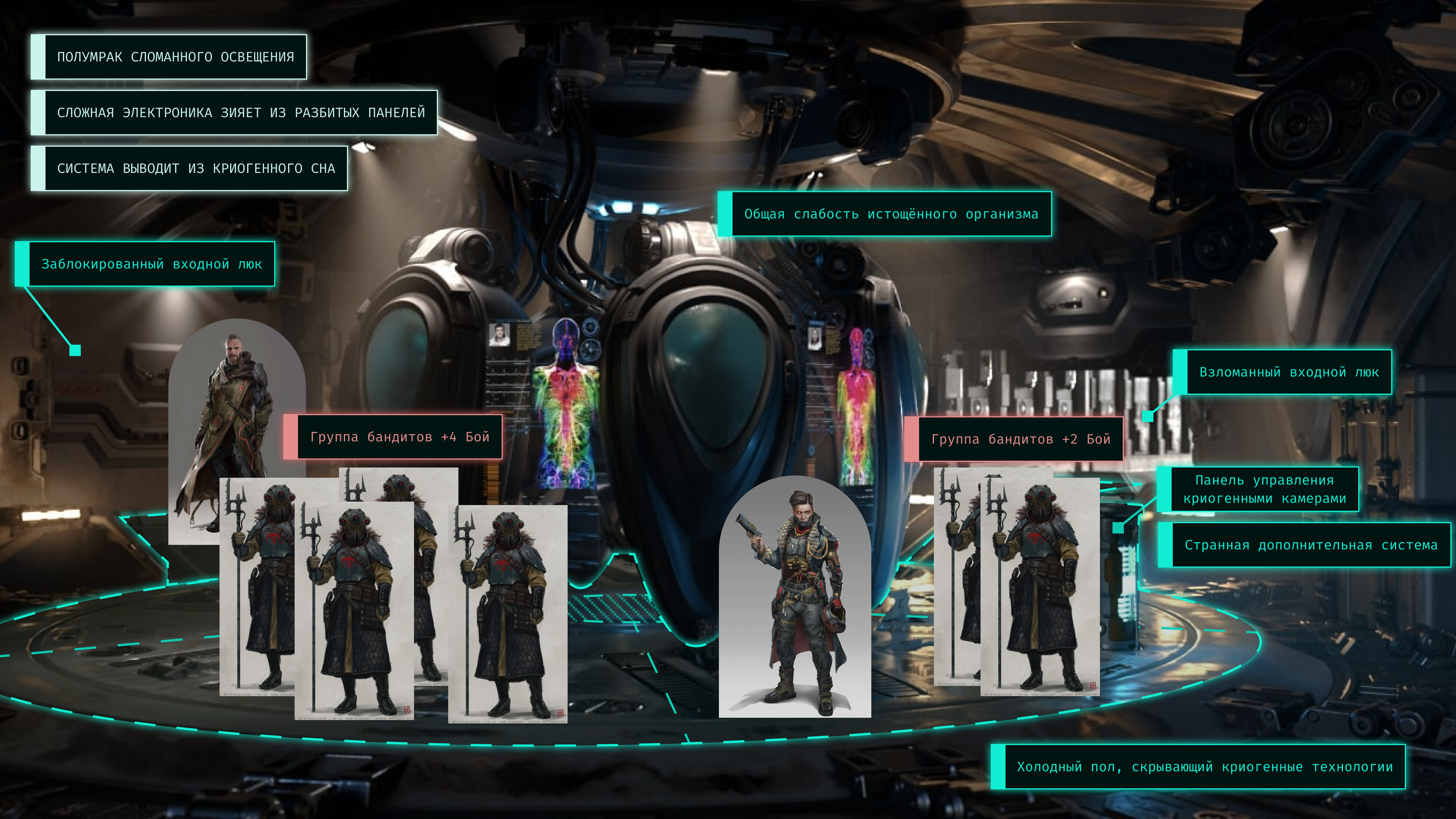The image size is (1456, 819).
Task: Open the "Группа бандитов +4 Бой" label
Action: [x=399, y=437]
